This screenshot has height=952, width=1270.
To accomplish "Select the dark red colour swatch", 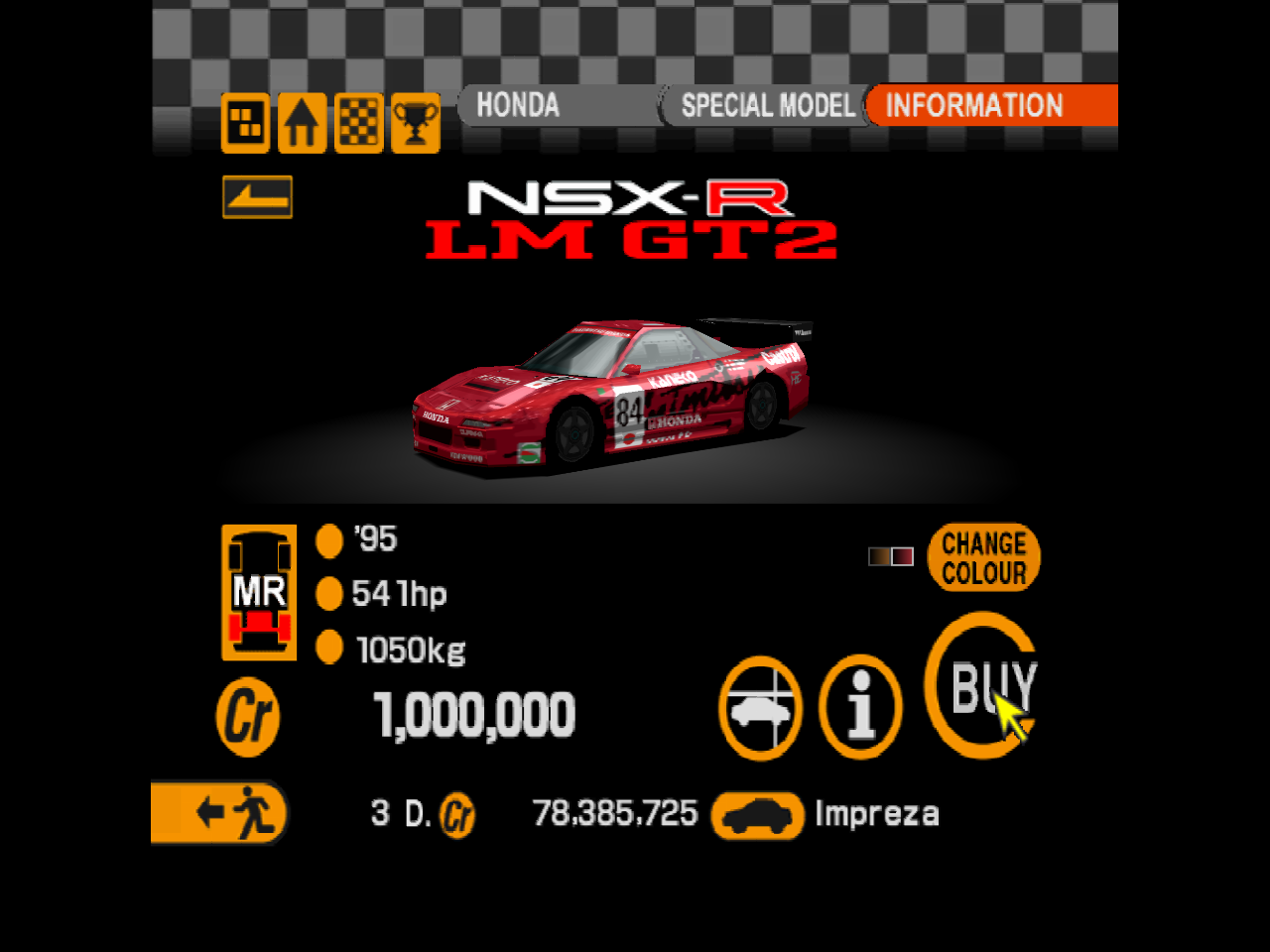I will coord(903,556).
